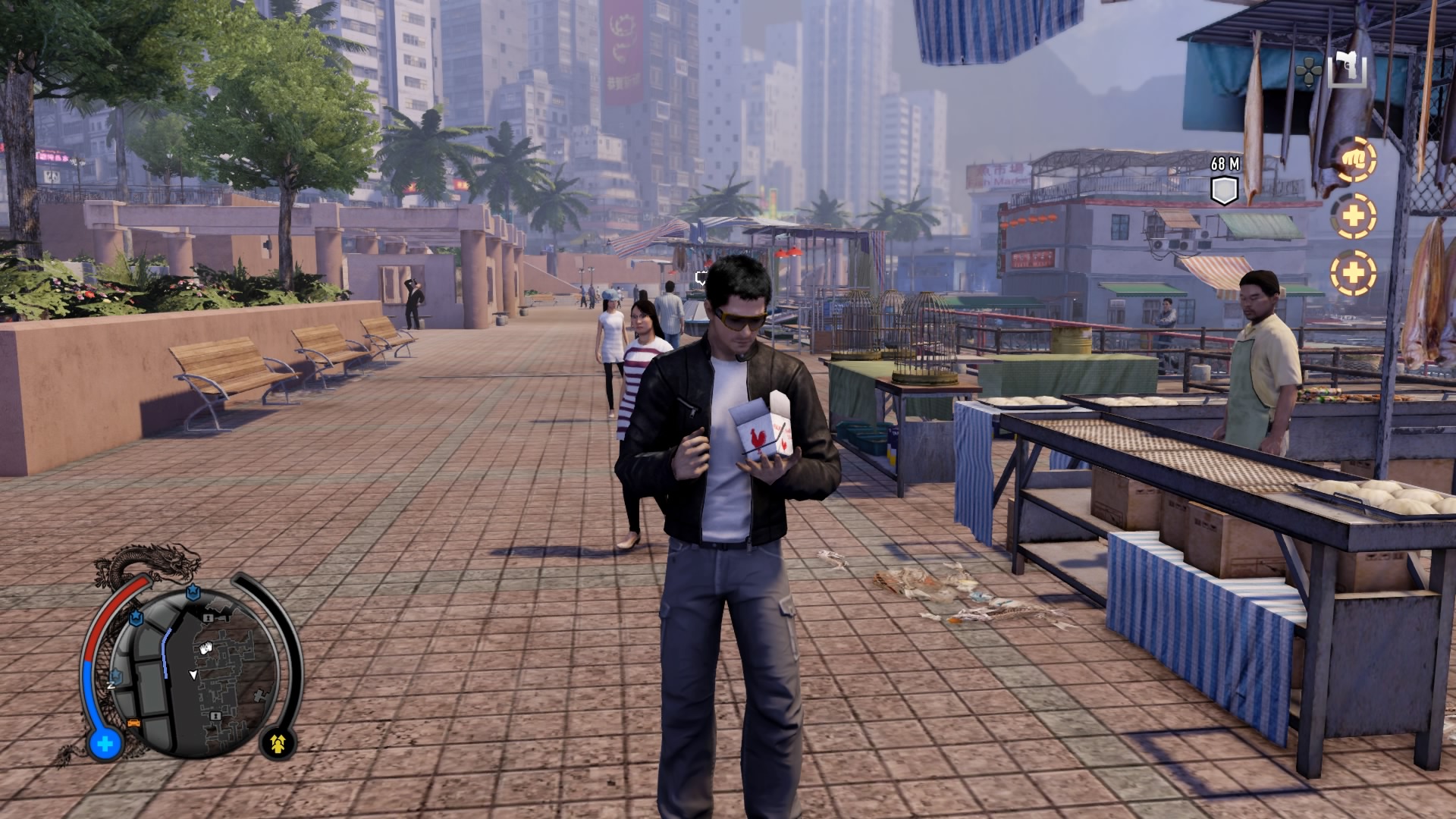Select the orange car marker on the minimap
1456x819 pixels.
[135, 722]
